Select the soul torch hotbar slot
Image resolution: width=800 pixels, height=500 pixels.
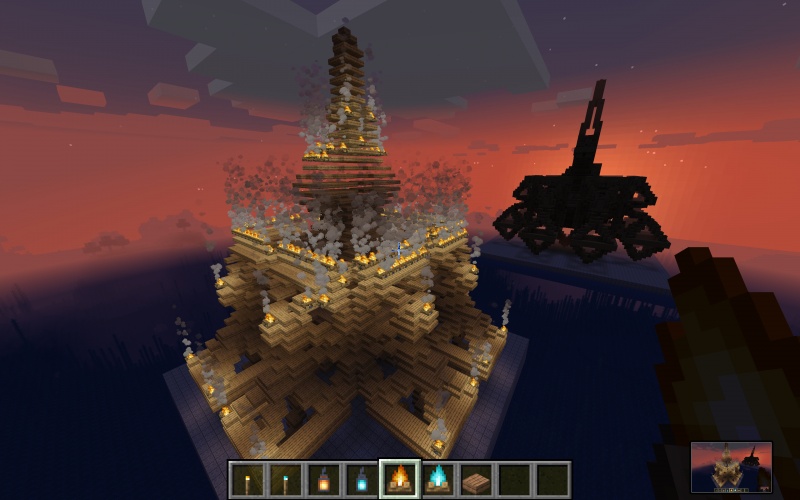tap(285, 479)
